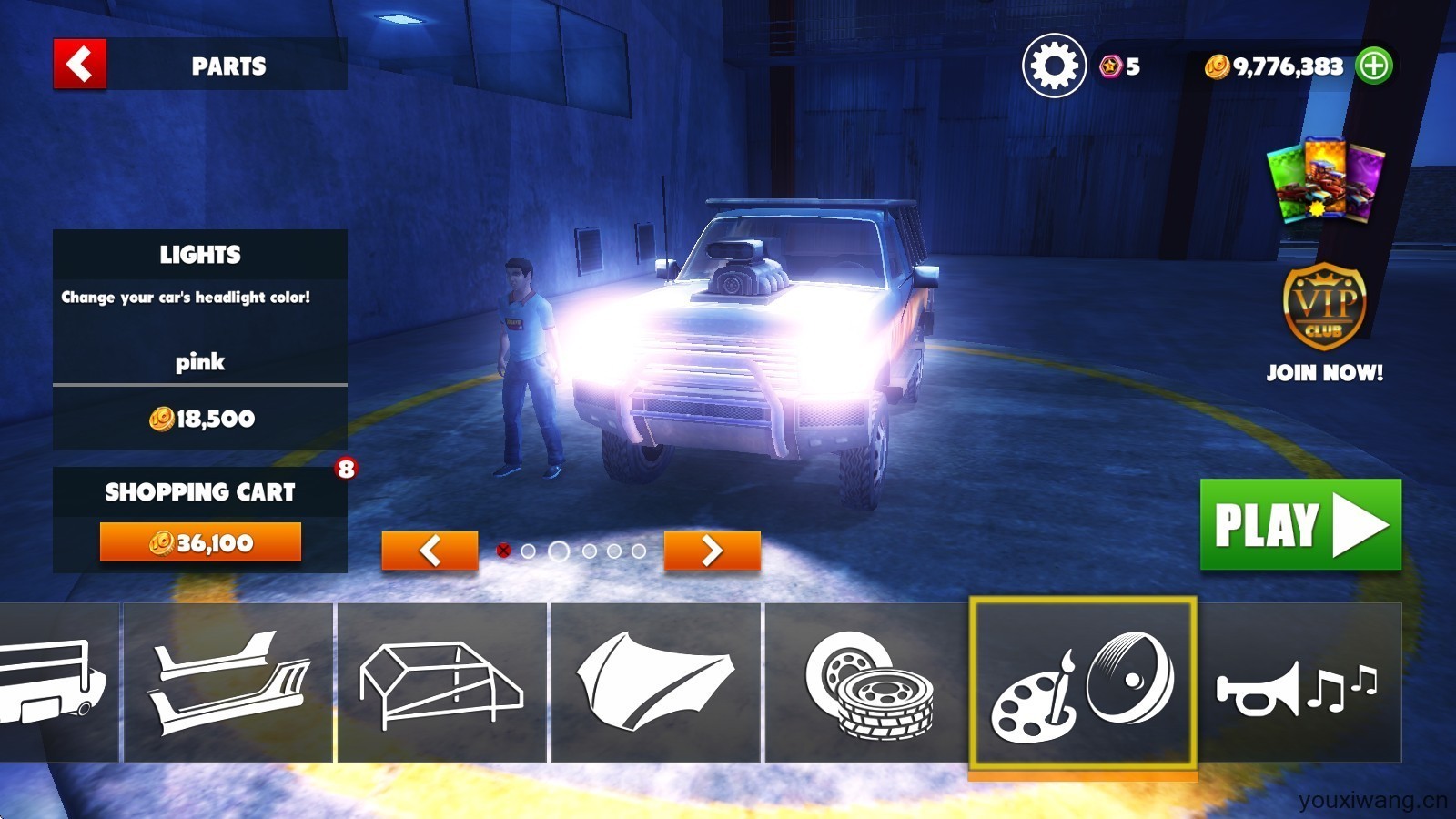Open the paint and lights category

(1082, 682)
